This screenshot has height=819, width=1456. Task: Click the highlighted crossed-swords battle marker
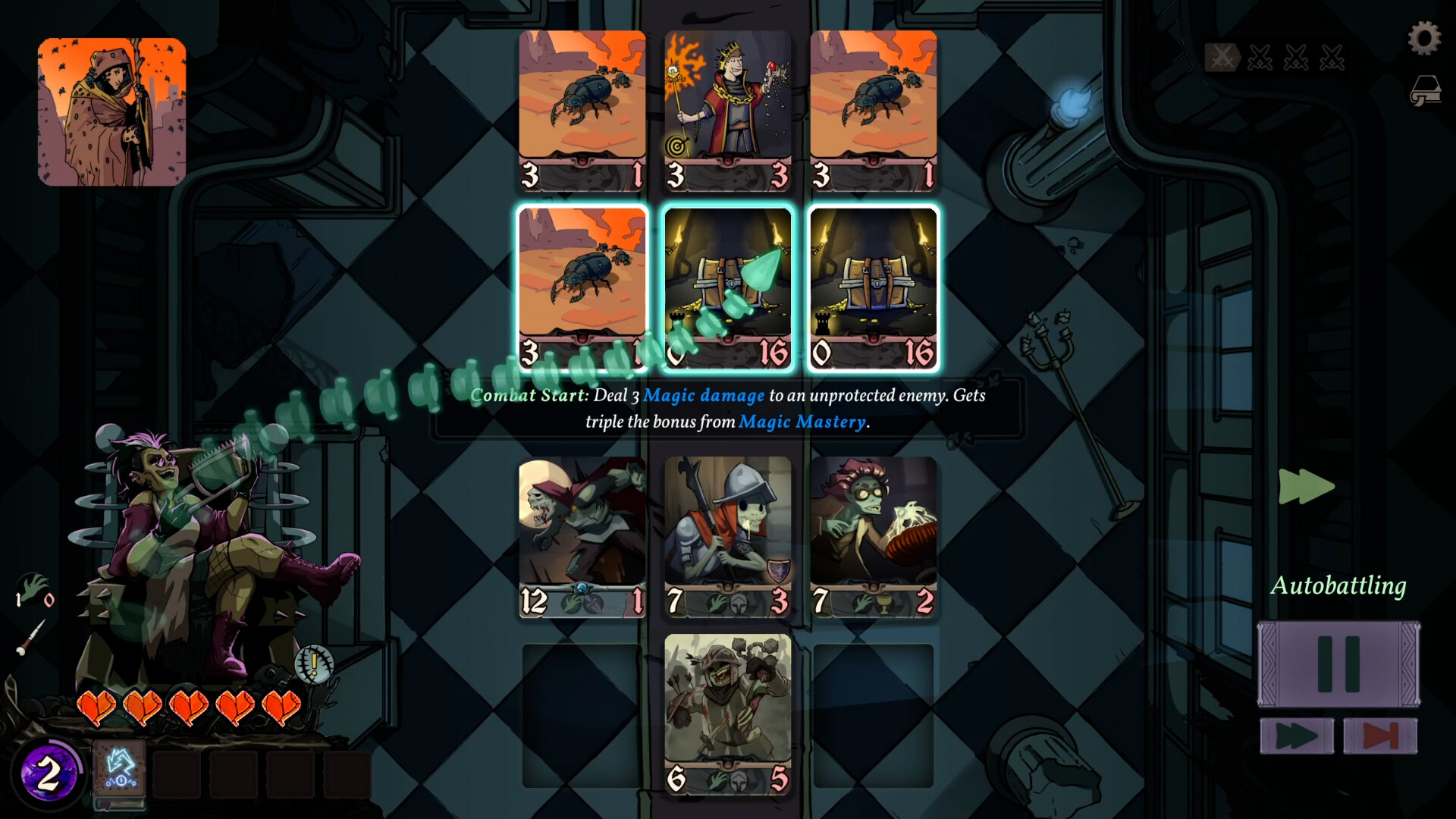click(x=1222, y=58)
